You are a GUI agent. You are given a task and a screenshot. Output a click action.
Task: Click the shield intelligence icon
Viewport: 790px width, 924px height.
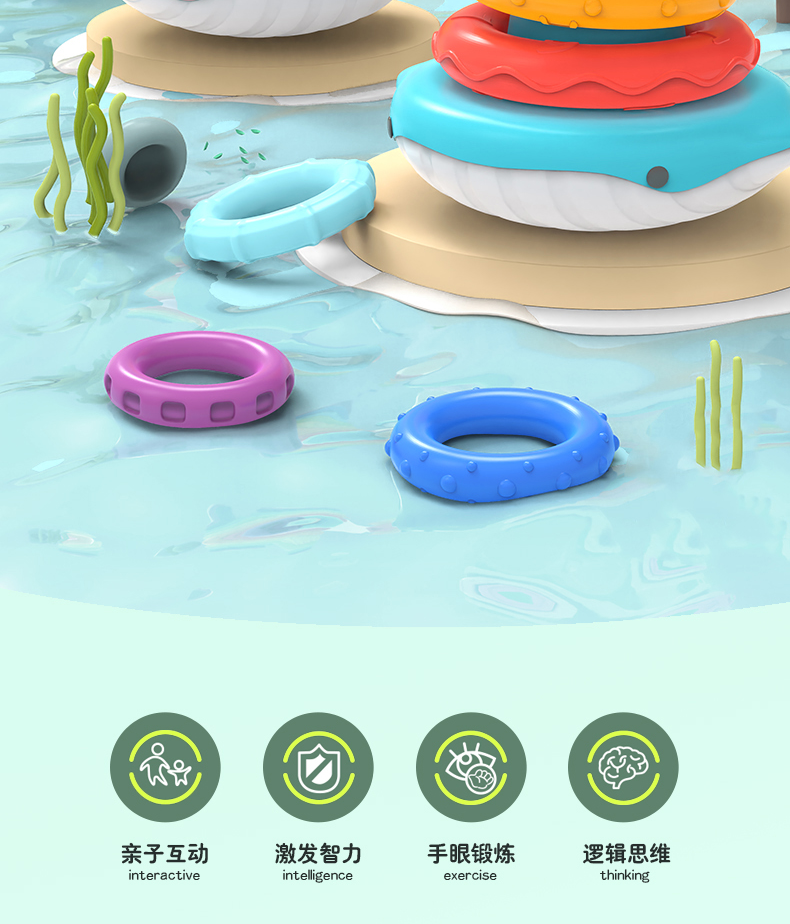pos(318,767)
